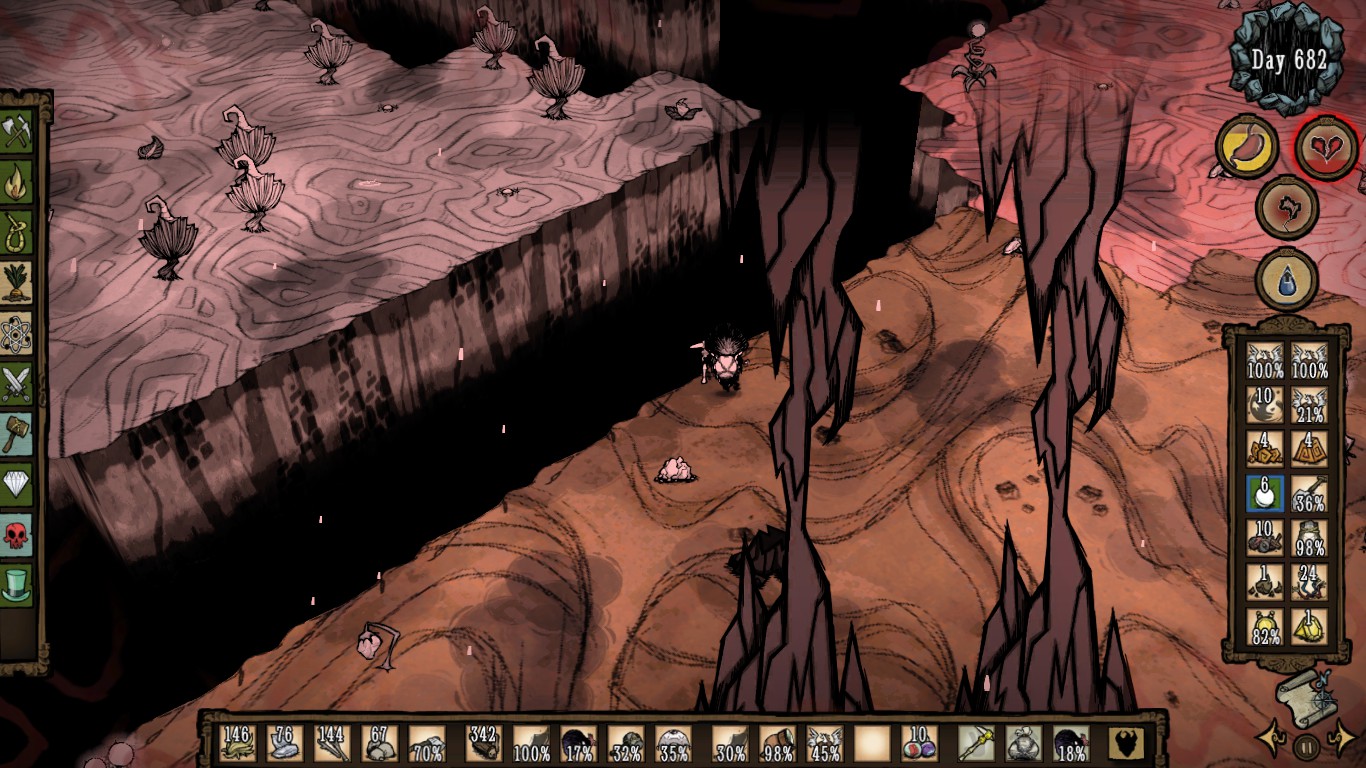Open the Structures tab with hammer icon
1366x768 pixels.
tap(17, 433)
